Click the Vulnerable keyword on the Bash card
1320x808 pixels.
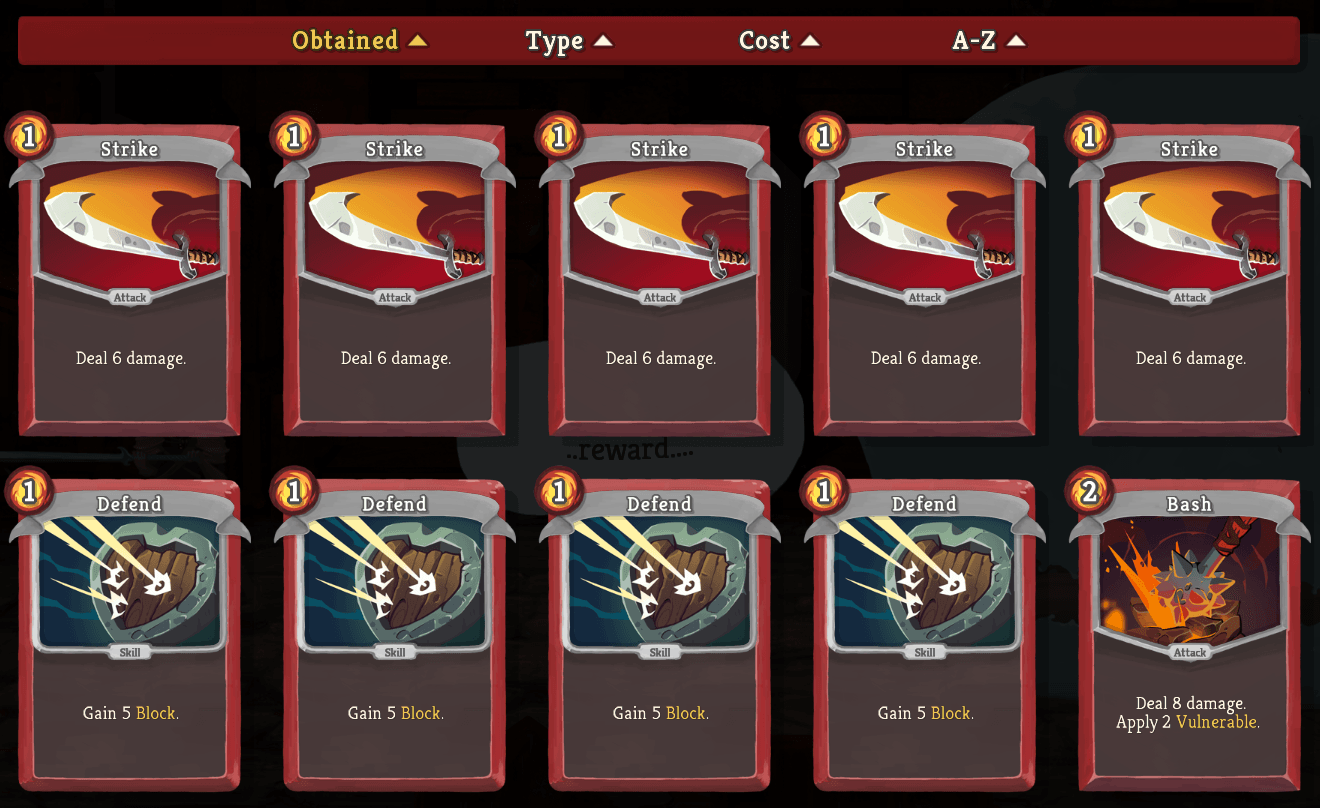point(1217,721)
